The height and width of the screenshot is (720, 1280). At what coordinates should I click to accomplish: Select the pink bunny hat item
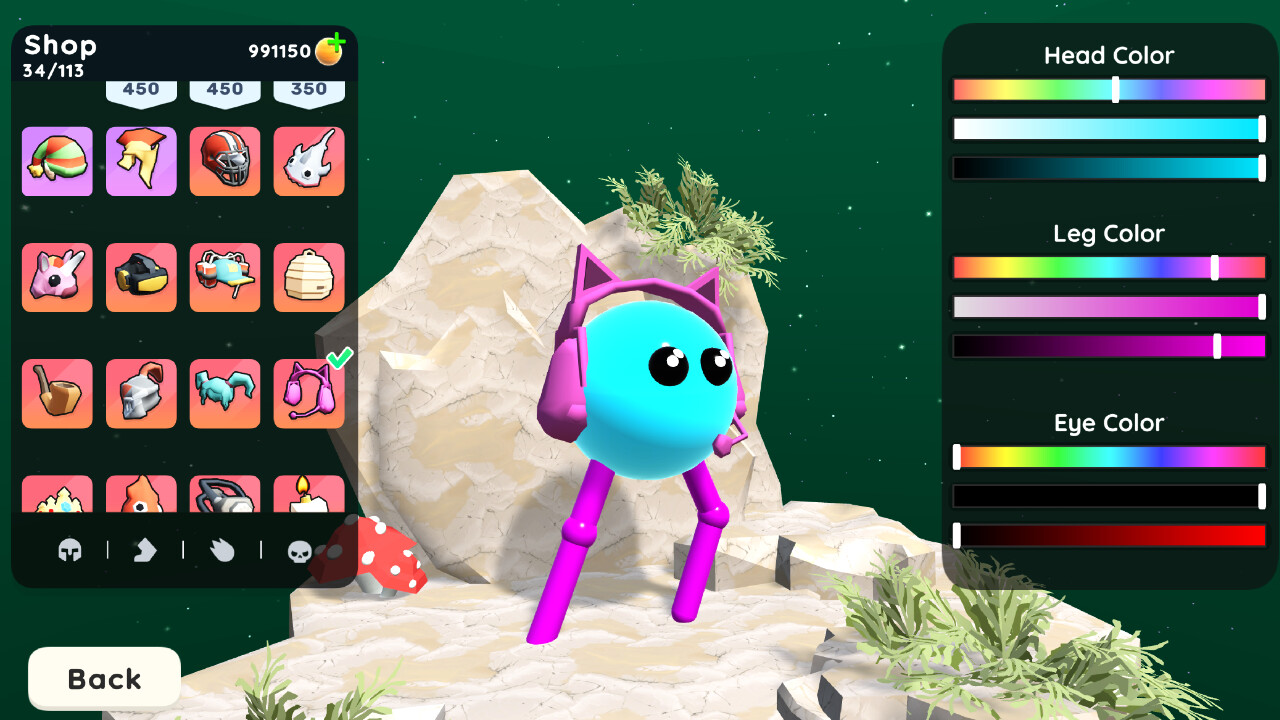pos(57,277)
